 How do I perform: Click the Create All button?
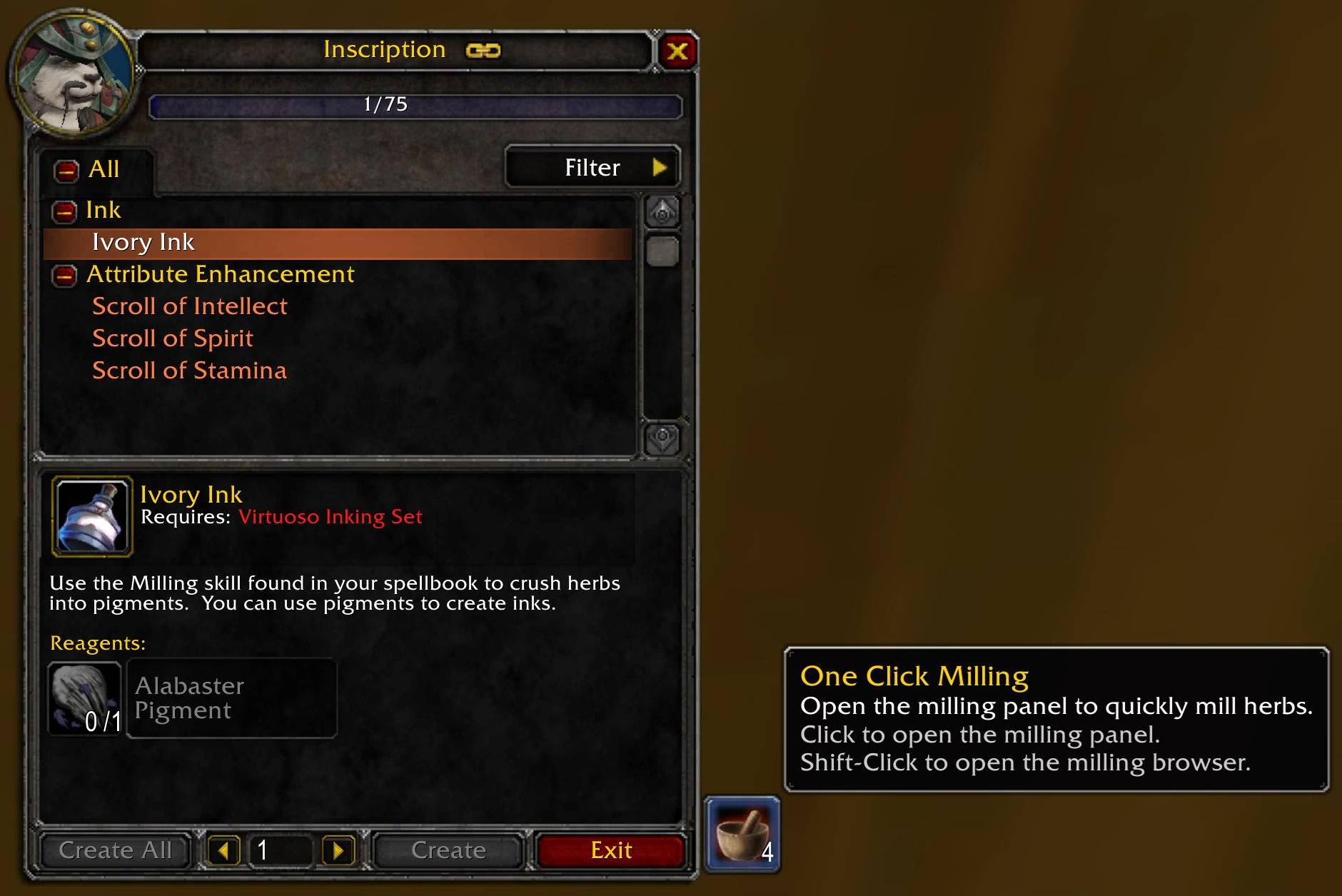click(x=115, y=850)
